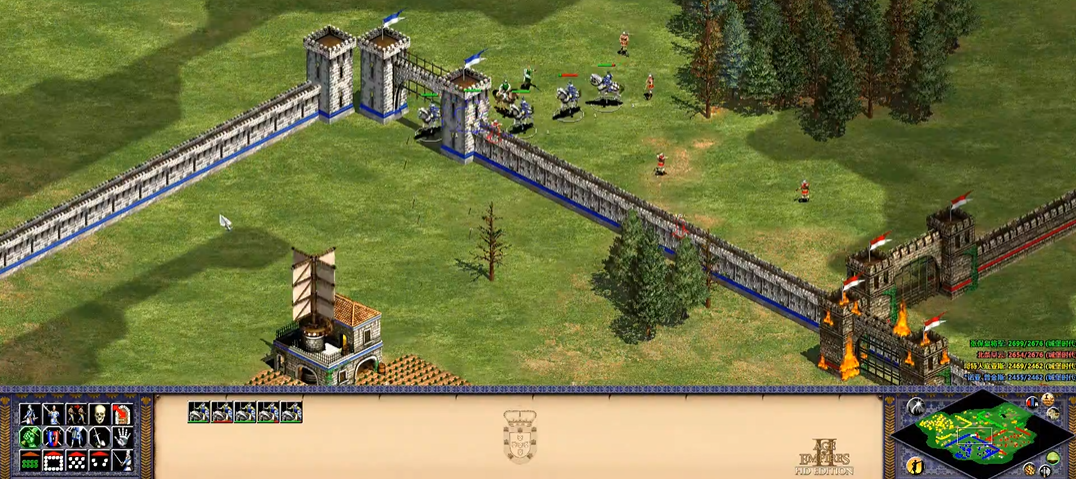Select the green line formation button

click(30, 461)
